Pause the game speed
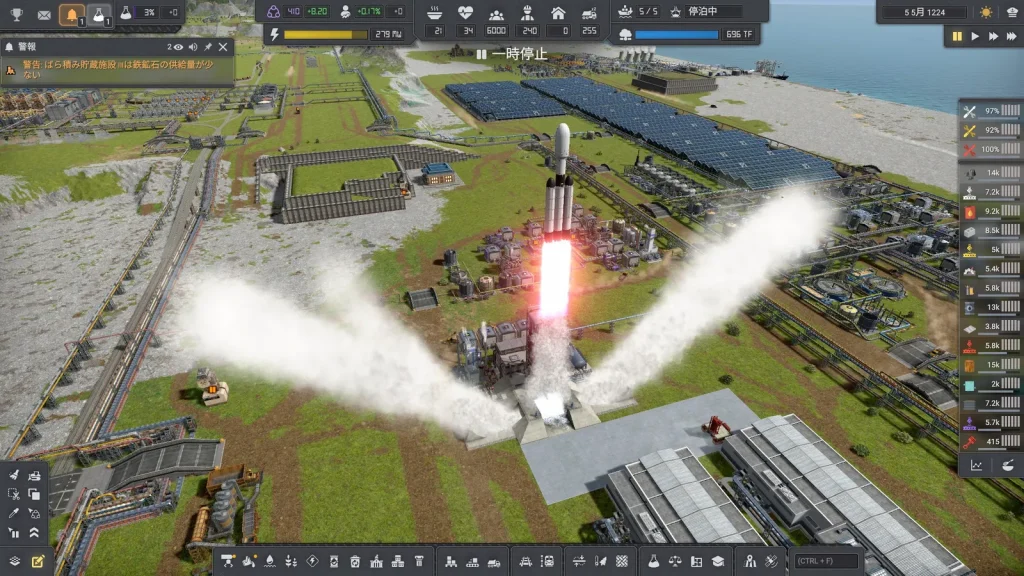1024x576 pixels. pyautogui.click(x=957, y=36)
